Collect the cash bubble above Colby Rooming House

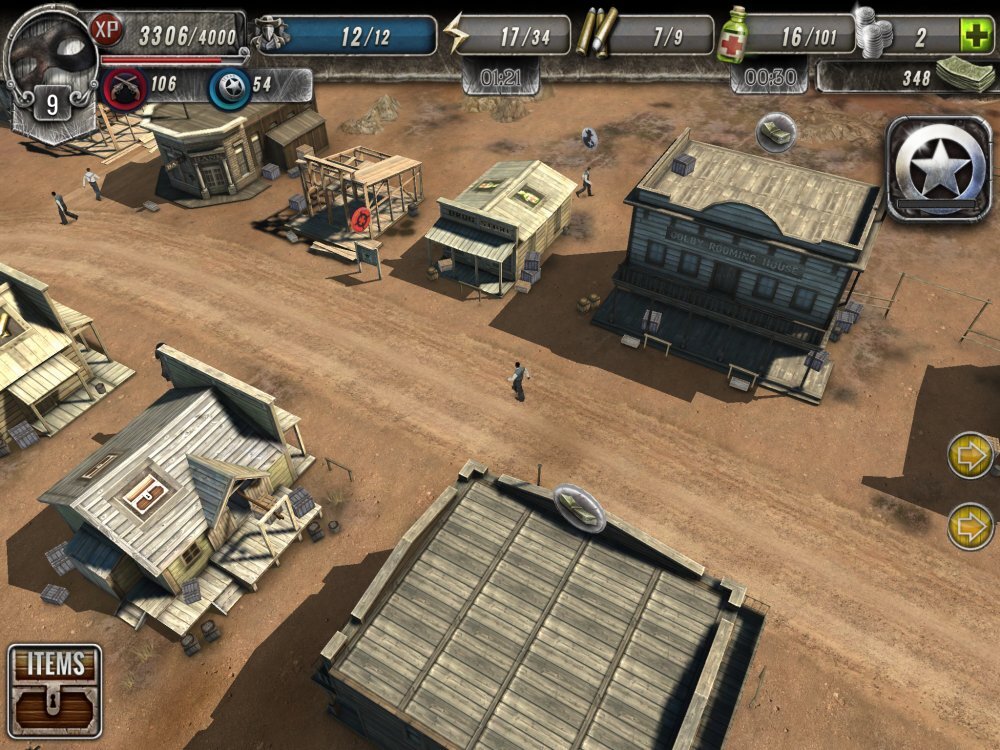click(x=775, y=132)
